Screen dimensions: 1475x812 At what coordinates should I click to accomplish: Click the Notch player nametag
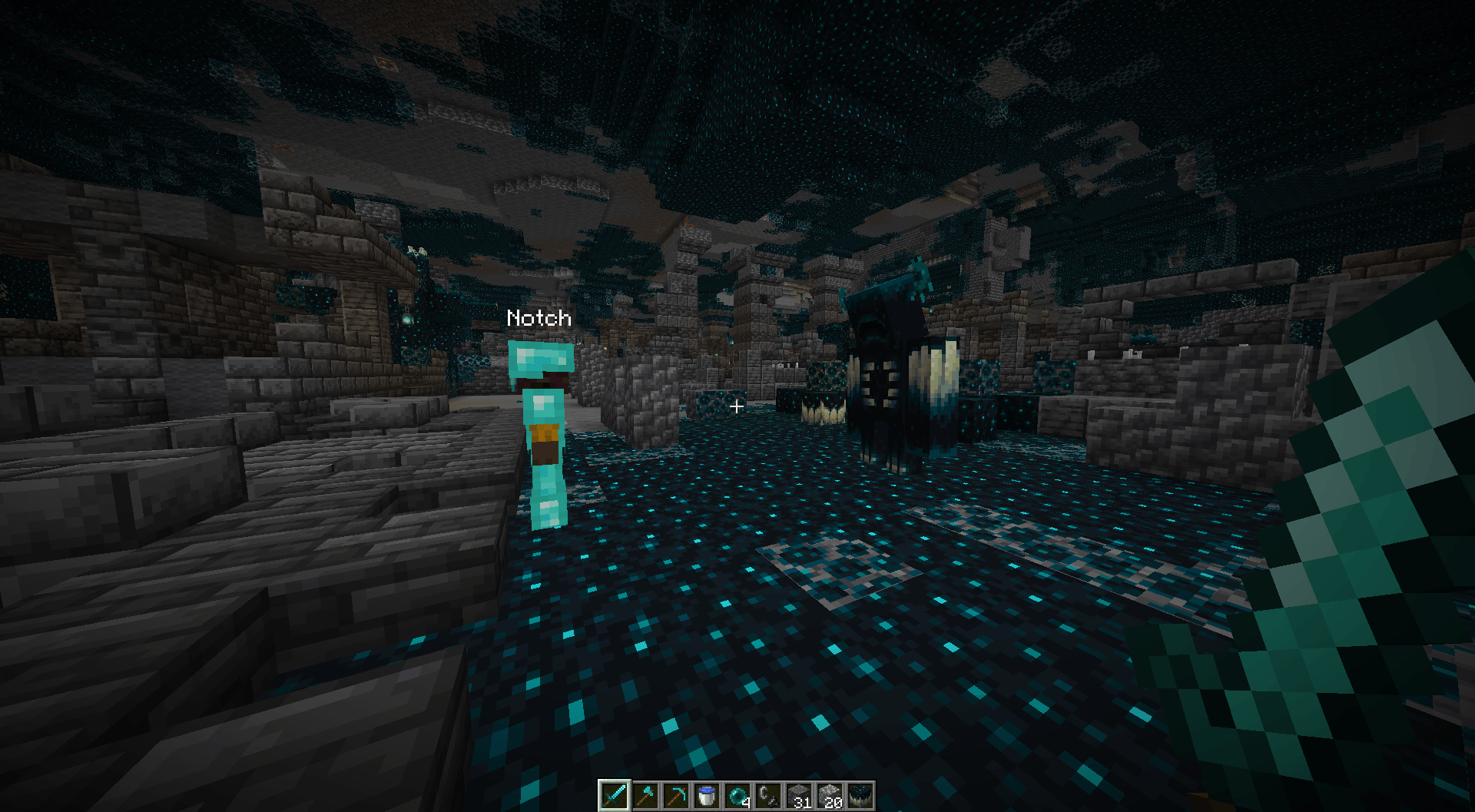coord(539,318)
